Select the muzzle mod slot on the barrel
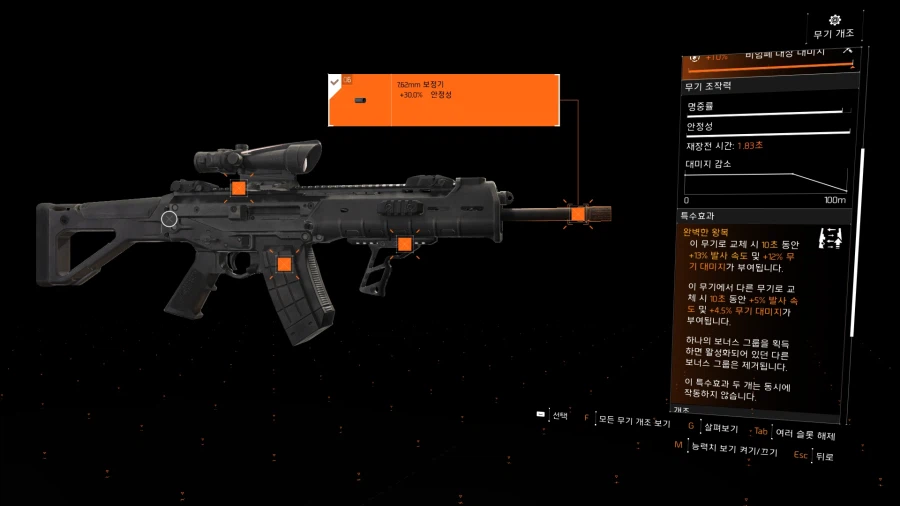This screenshot has height=506, width=900. tap(577, 213)
